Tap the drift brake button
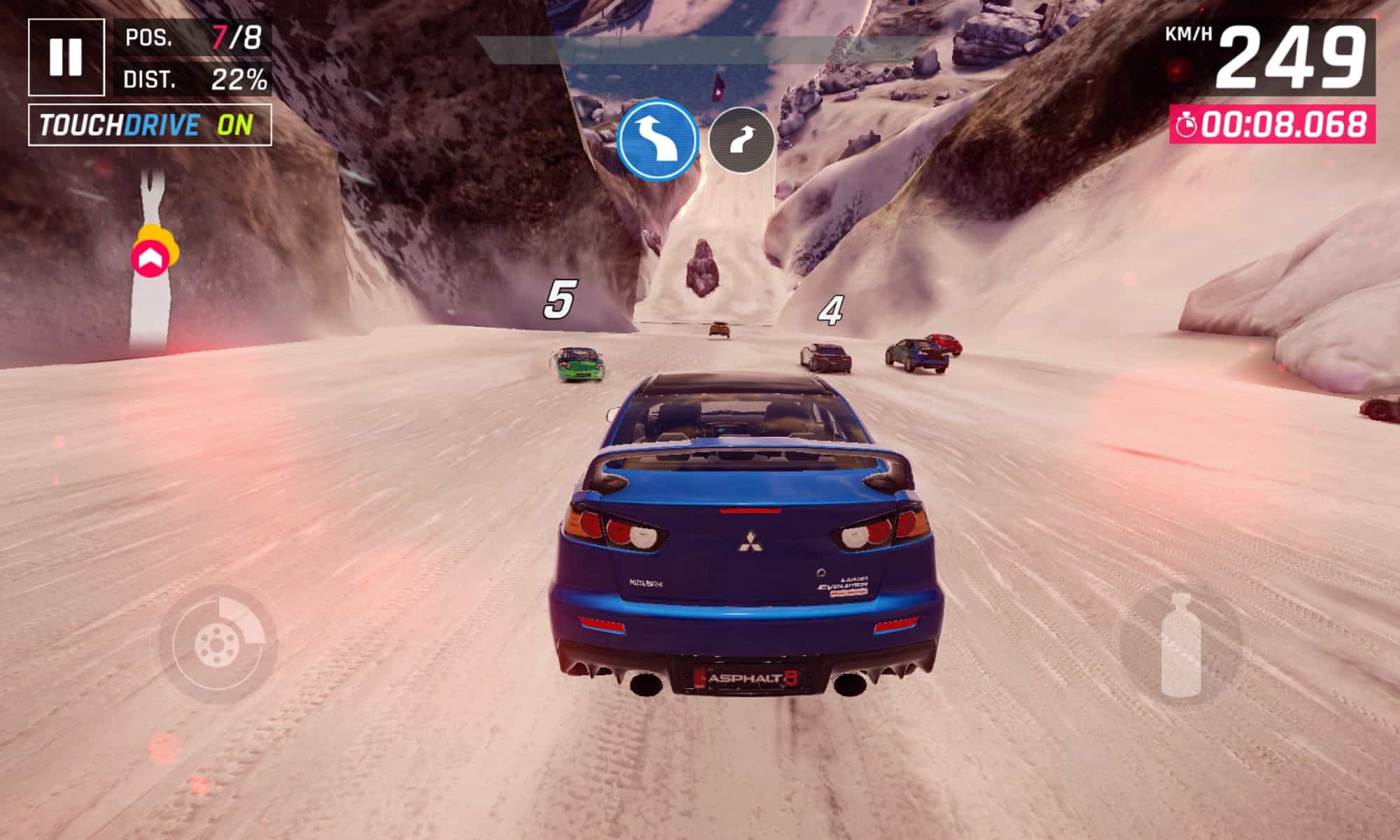 [218, 645]
